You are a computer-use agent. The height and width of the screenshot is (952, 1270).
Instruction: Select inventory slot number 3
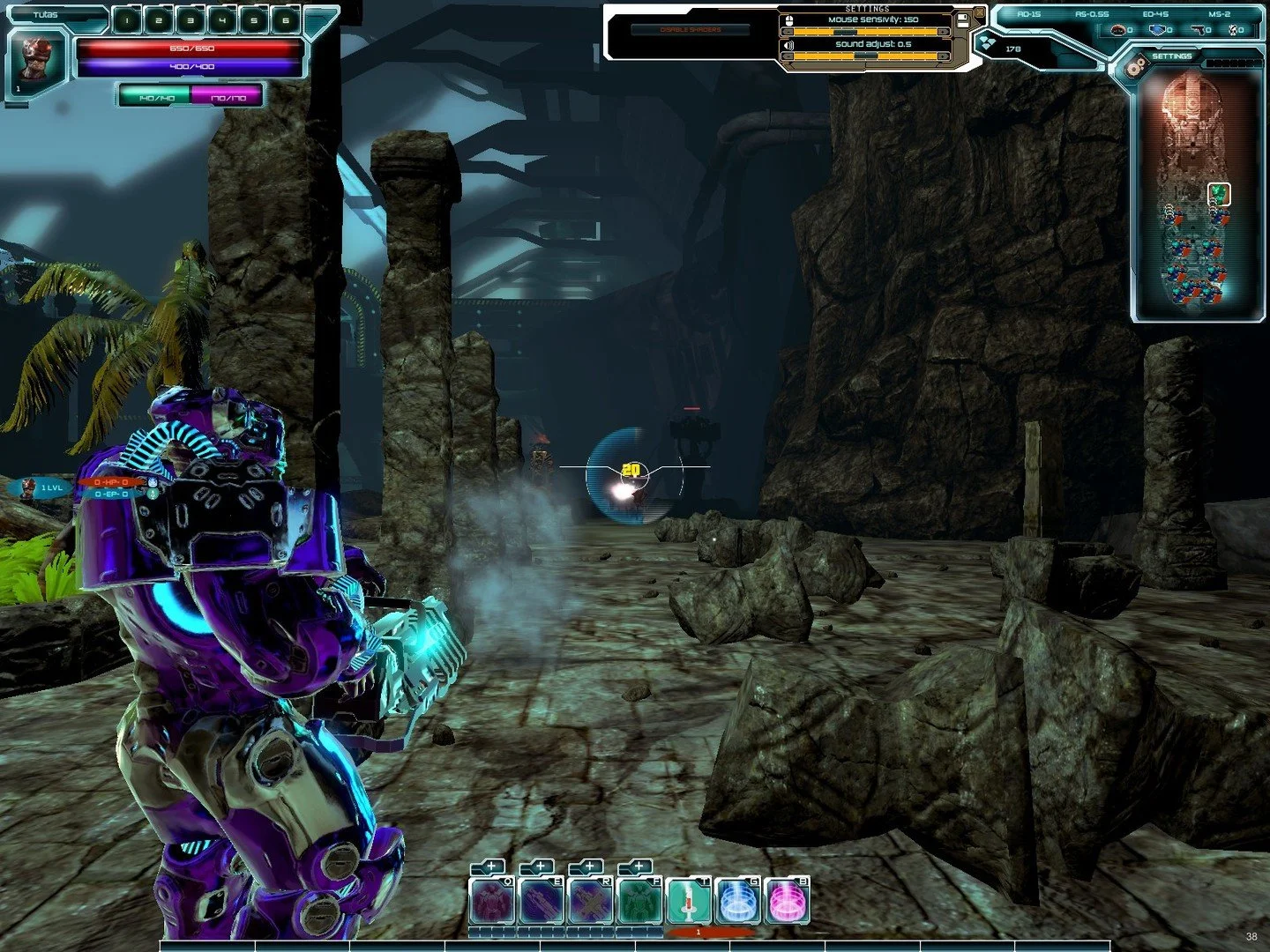190,20
